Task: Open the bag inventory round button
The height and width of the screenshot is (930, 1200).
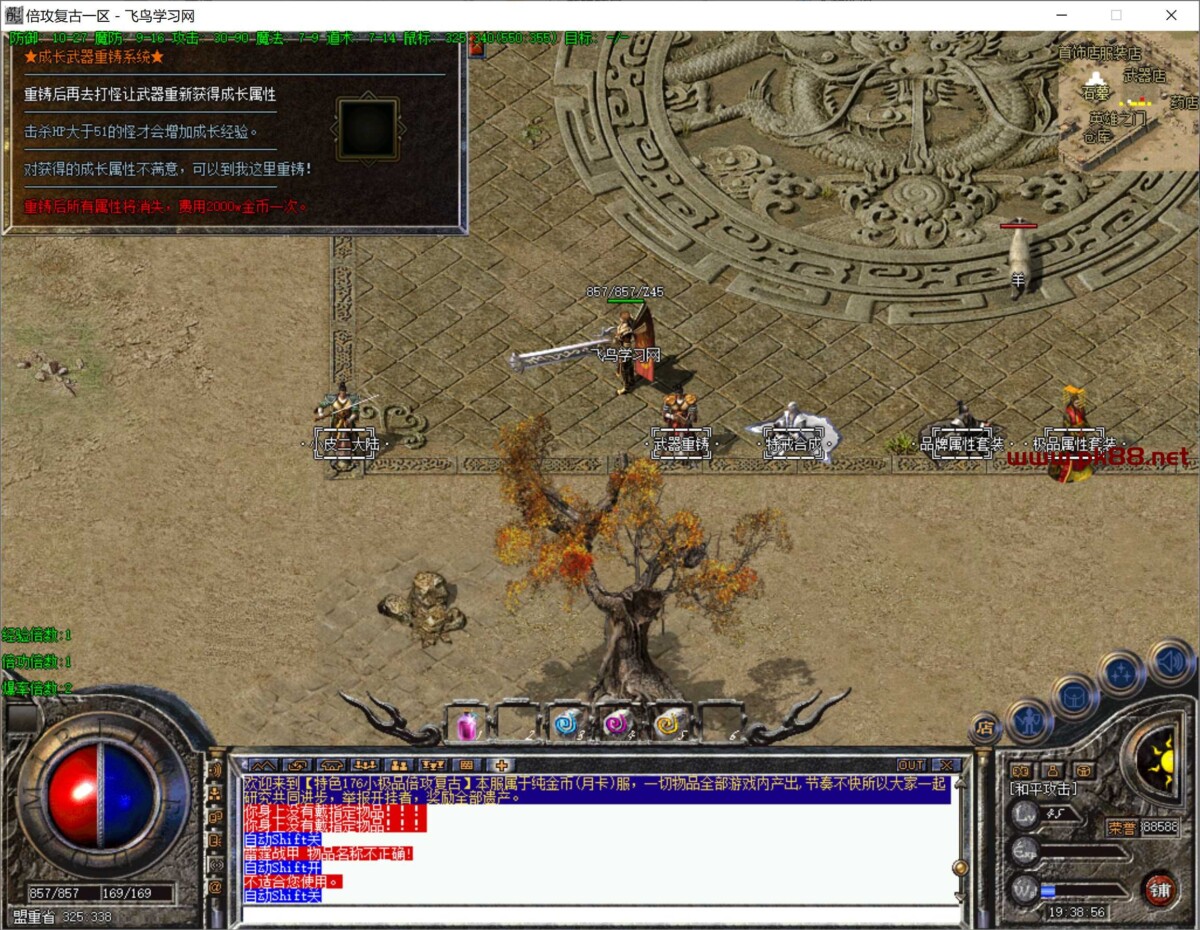Action: point(1075,695)
